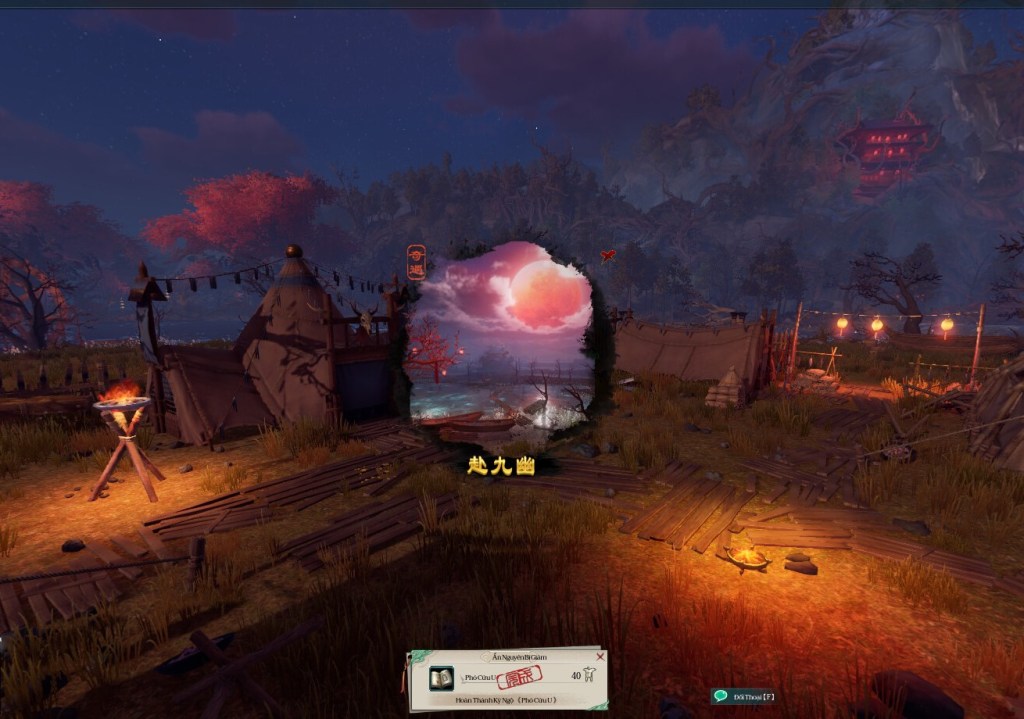1024x719 pixels.
Task: Close the Ẩn Nguyên Bí Giám notification
Action: (x=600, y=657)
